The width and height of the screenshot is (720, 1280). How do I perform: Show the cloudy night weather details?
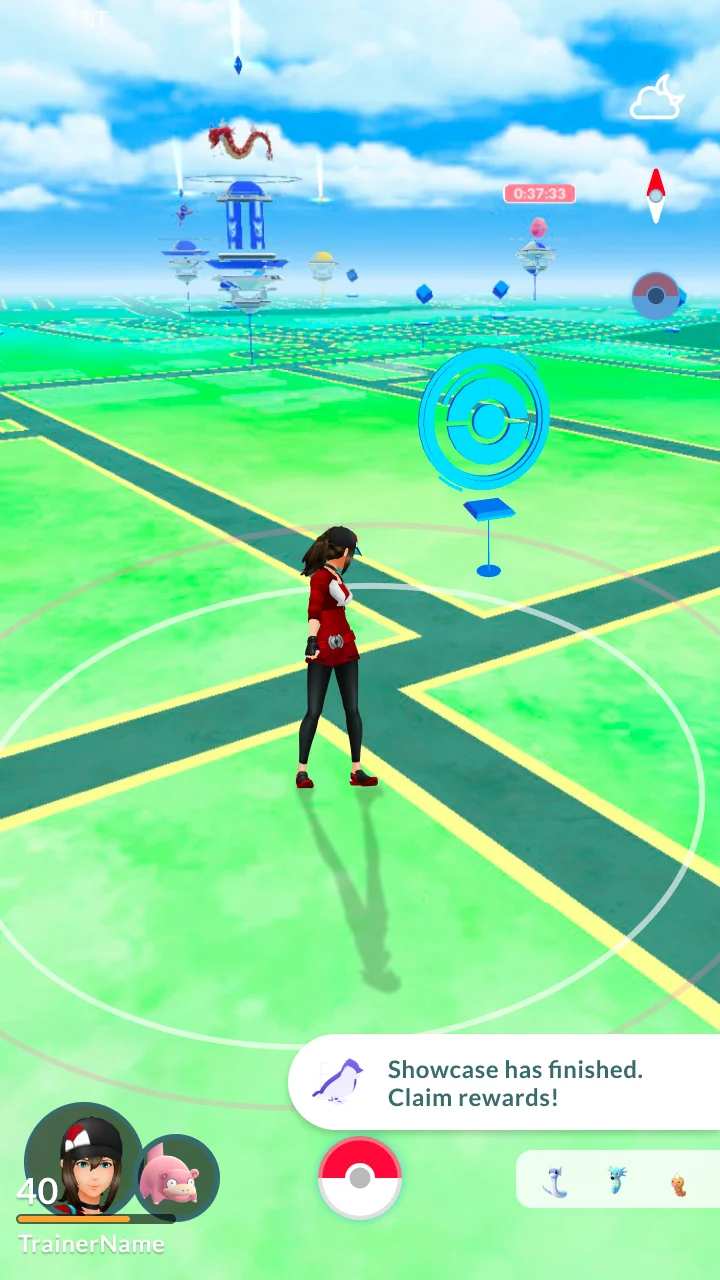[656, 99]
